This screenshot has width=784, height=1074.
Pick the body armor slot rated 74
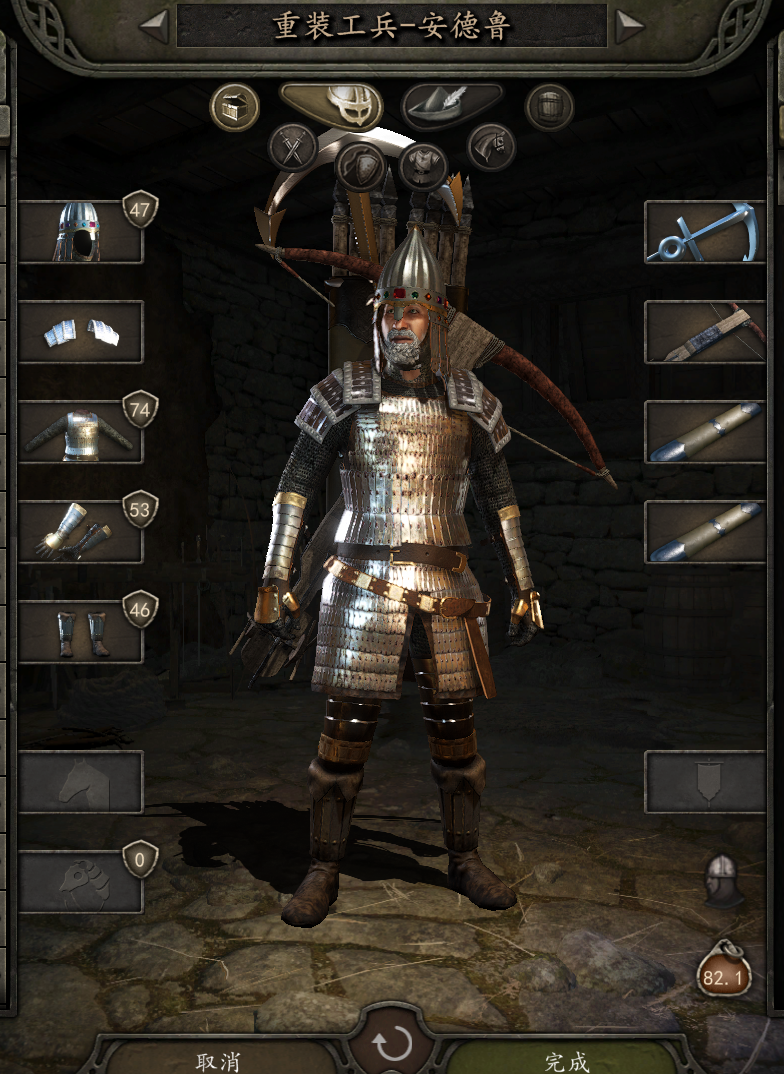point(80,432)
